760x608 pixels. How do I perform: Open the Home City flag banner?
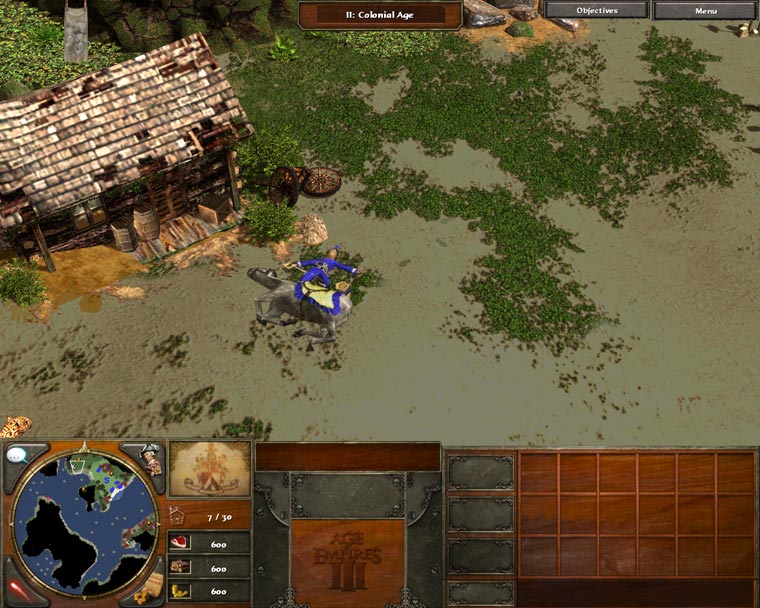point(209,469)
